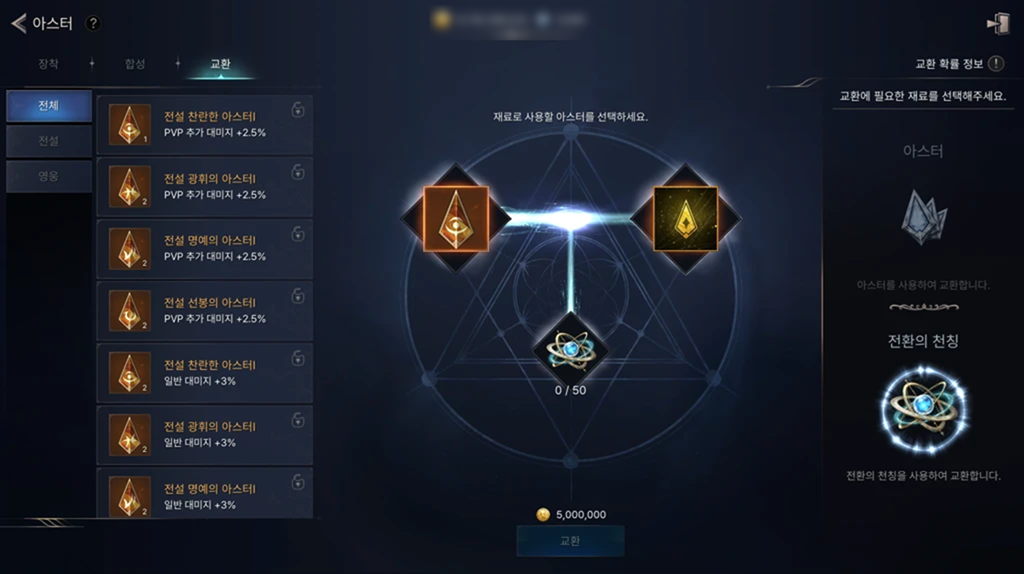The width and height of the screenshot is (1024, 574).
Task: Open the question mark help icon
Action: click(x=93, y=23)
